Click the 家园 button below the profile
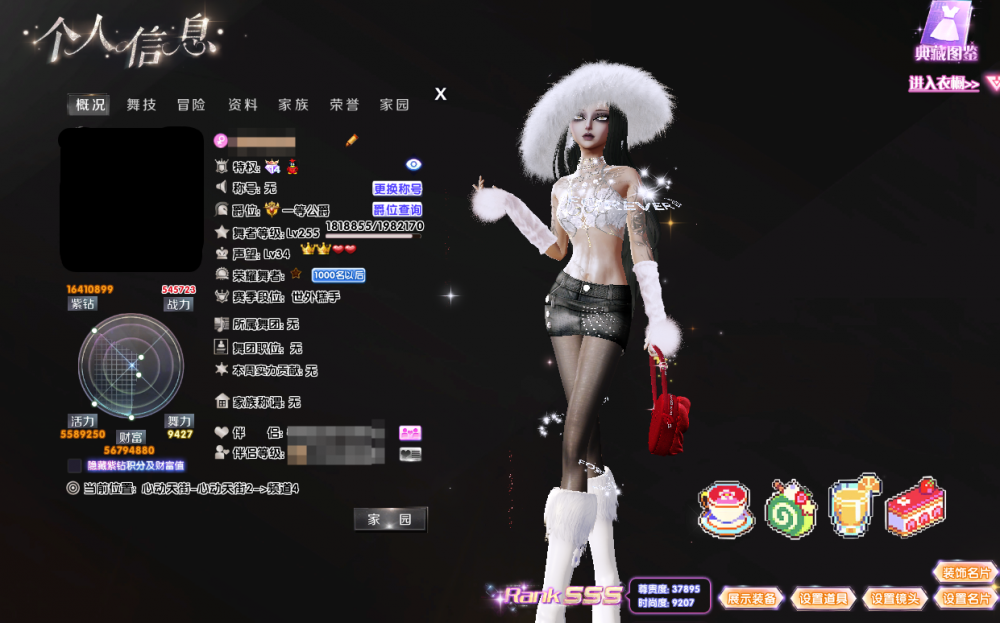The image size is (1000, 623). pos(390,519)
